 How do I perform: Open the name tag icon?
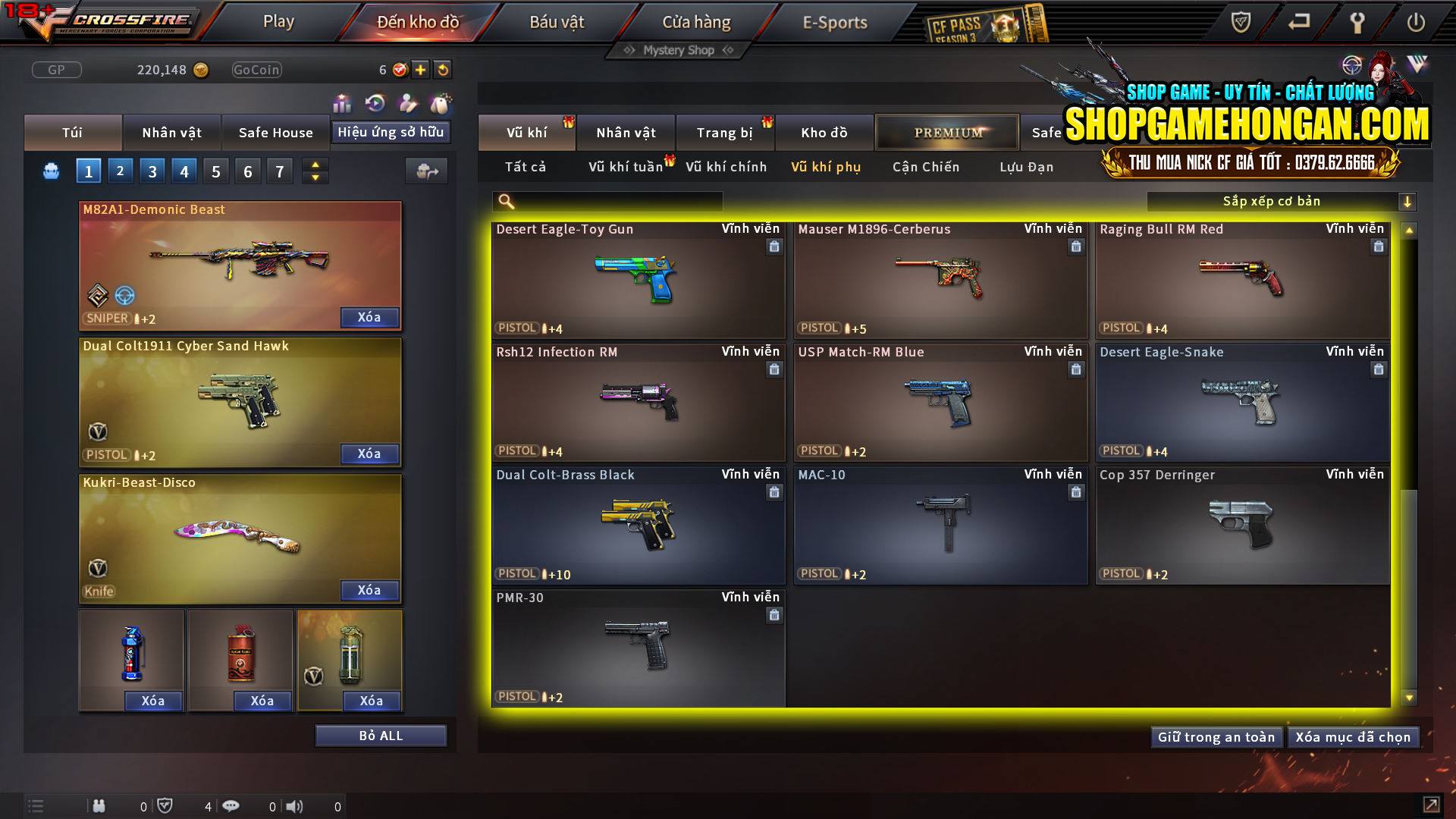click(440, 102)
